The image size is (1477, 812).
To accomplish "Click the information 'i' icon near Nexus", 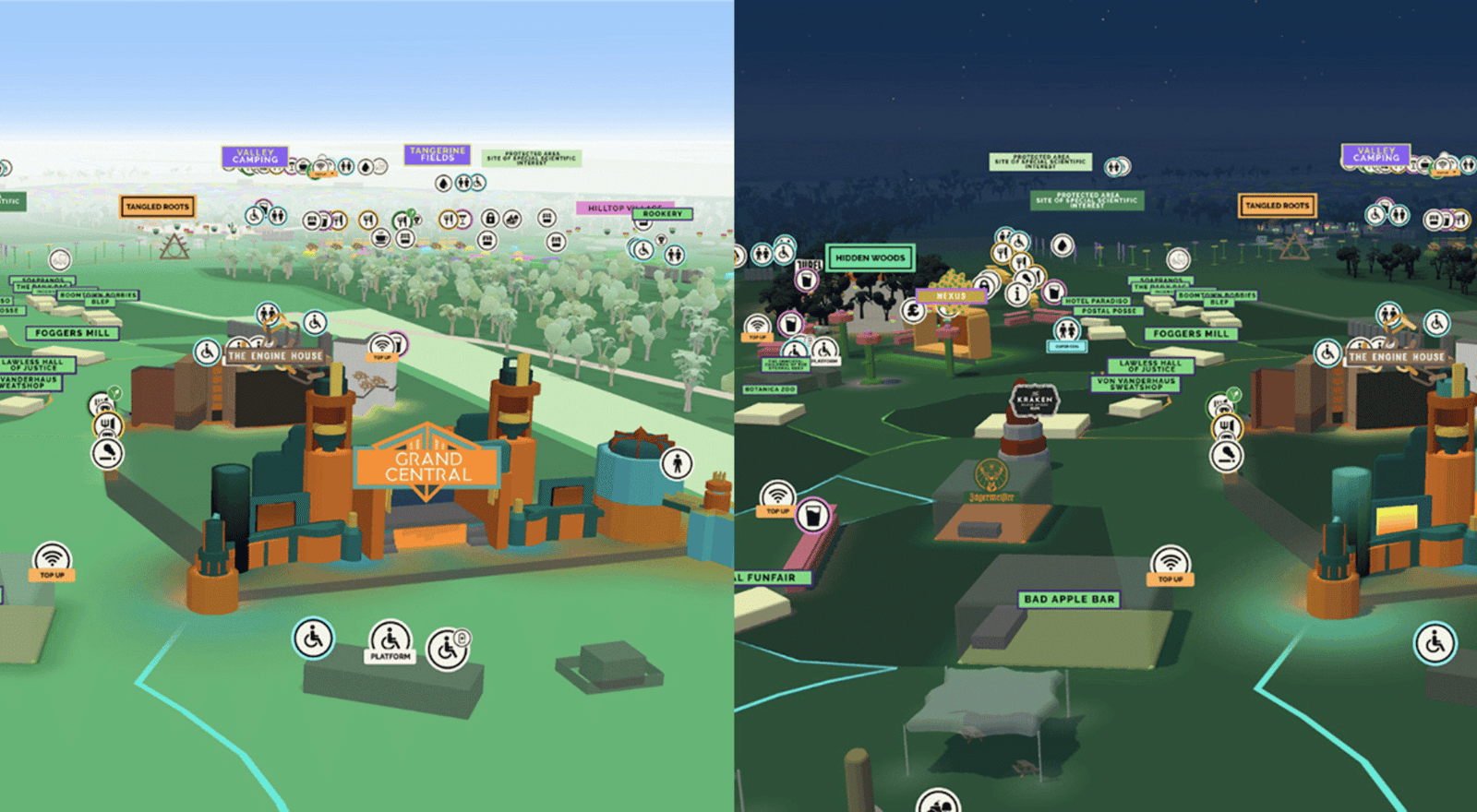I will point(1017,294).
